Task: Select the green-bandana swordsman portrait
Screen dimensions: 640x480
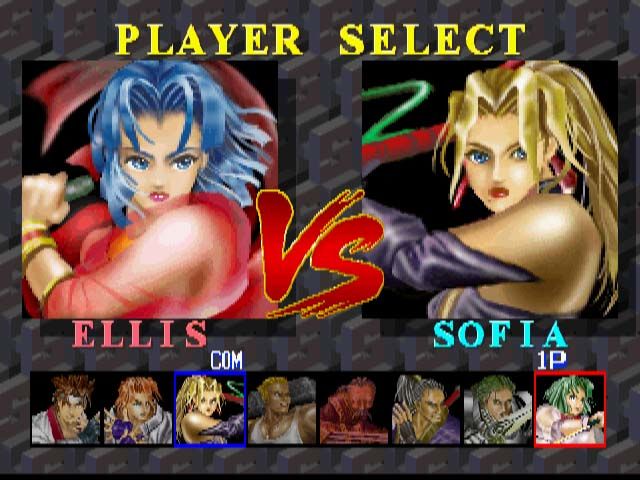Action: (x=497, y=409)
